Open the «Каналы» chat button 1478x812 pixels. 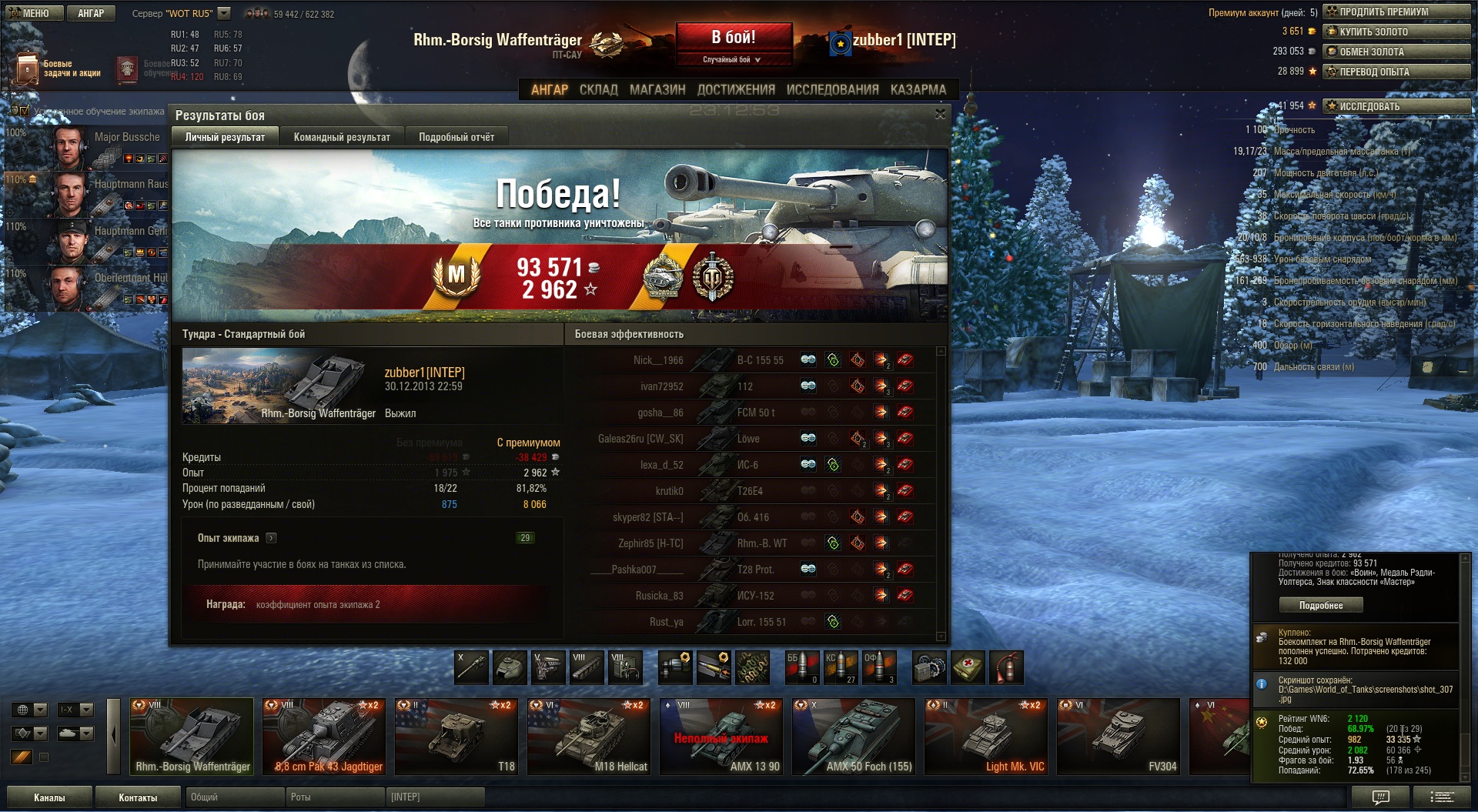click(49, 797)
